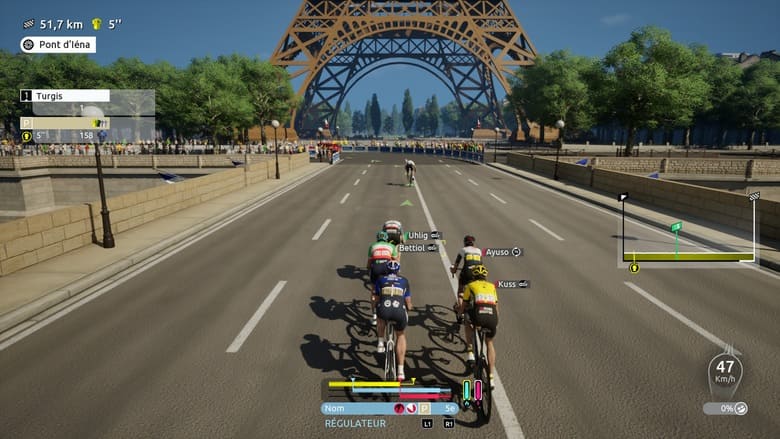This screenshot has height=439, width=780.
Task: Select the Pont d'Iéna location label
Action: click(58, 44)
